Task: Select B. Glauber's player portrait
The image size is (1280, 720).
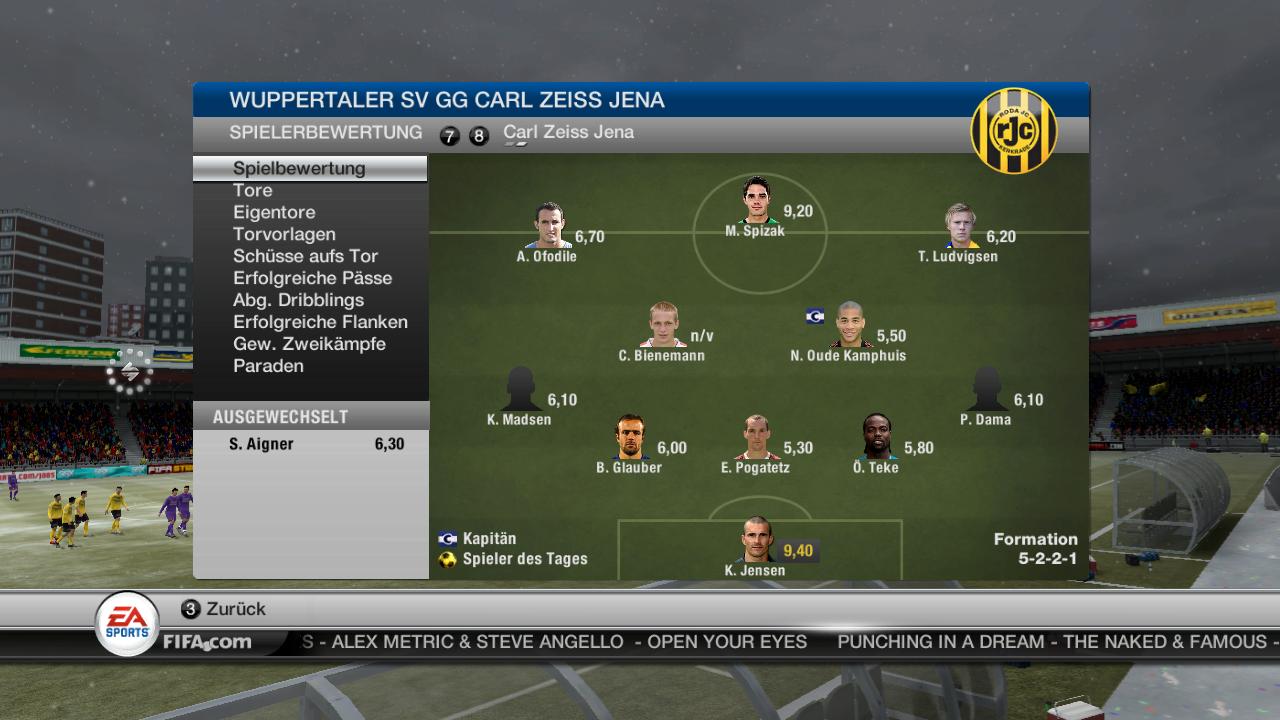Action: pos(630,438)
